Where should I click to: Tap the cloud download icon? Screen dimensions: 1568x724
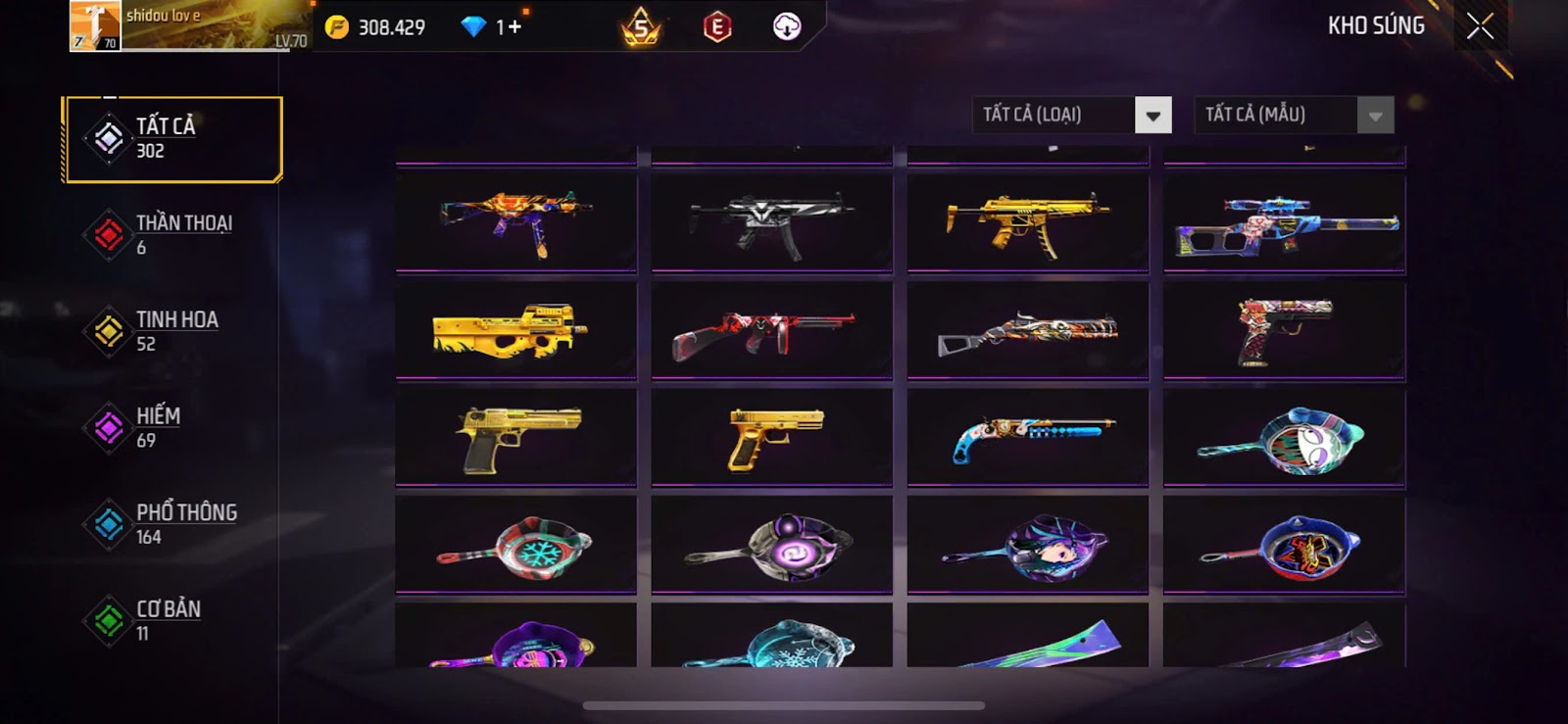coord(787,27)
